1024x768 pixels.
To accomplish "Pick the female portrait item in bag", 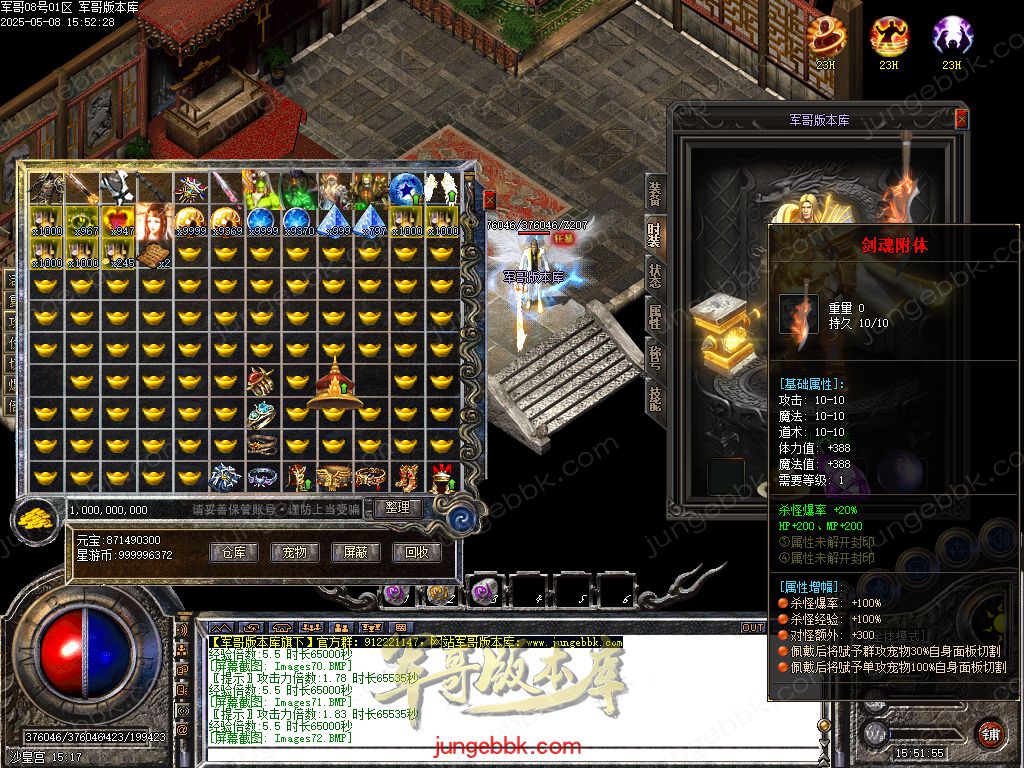I will (154, 221).
